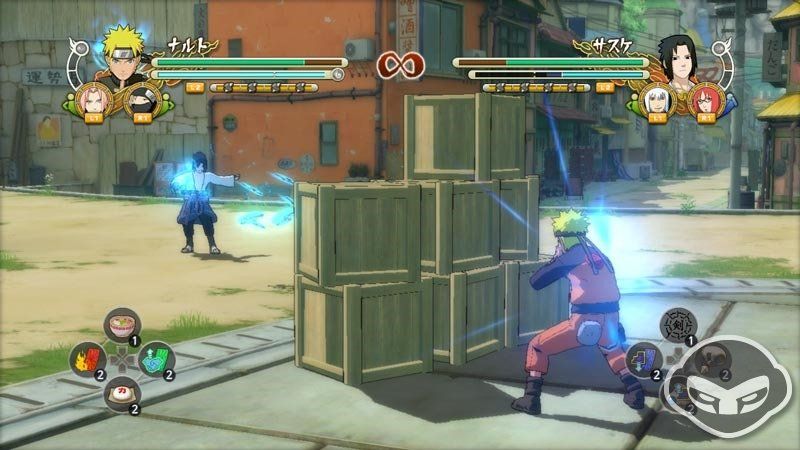Viewport: 800px width, 450px height.
Task: Select the ramen bowl item slot
Action: pyautogui.click(x=119, y=325)
